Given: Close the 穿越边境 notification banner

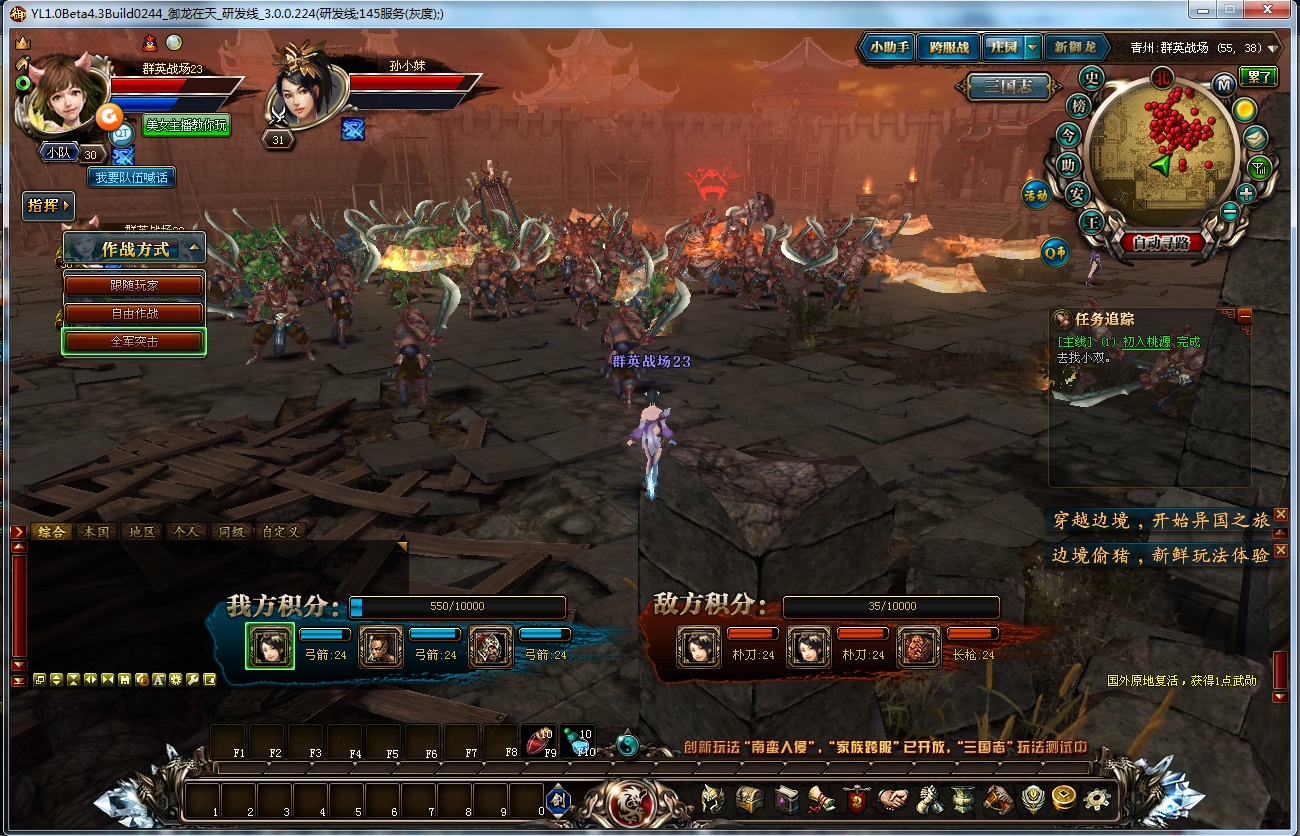Looking at the screenshot, I should (1281, 514).
